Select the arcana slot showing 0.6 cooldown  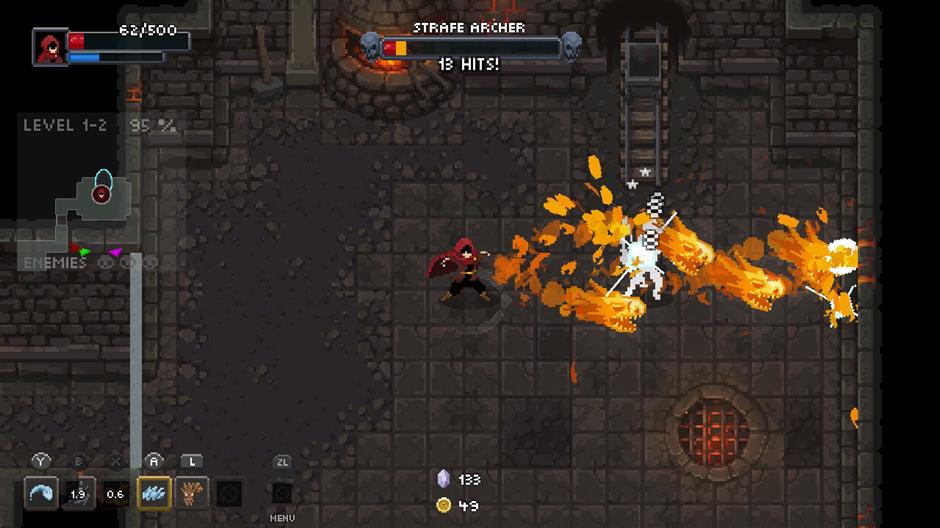tap(116, 493)
